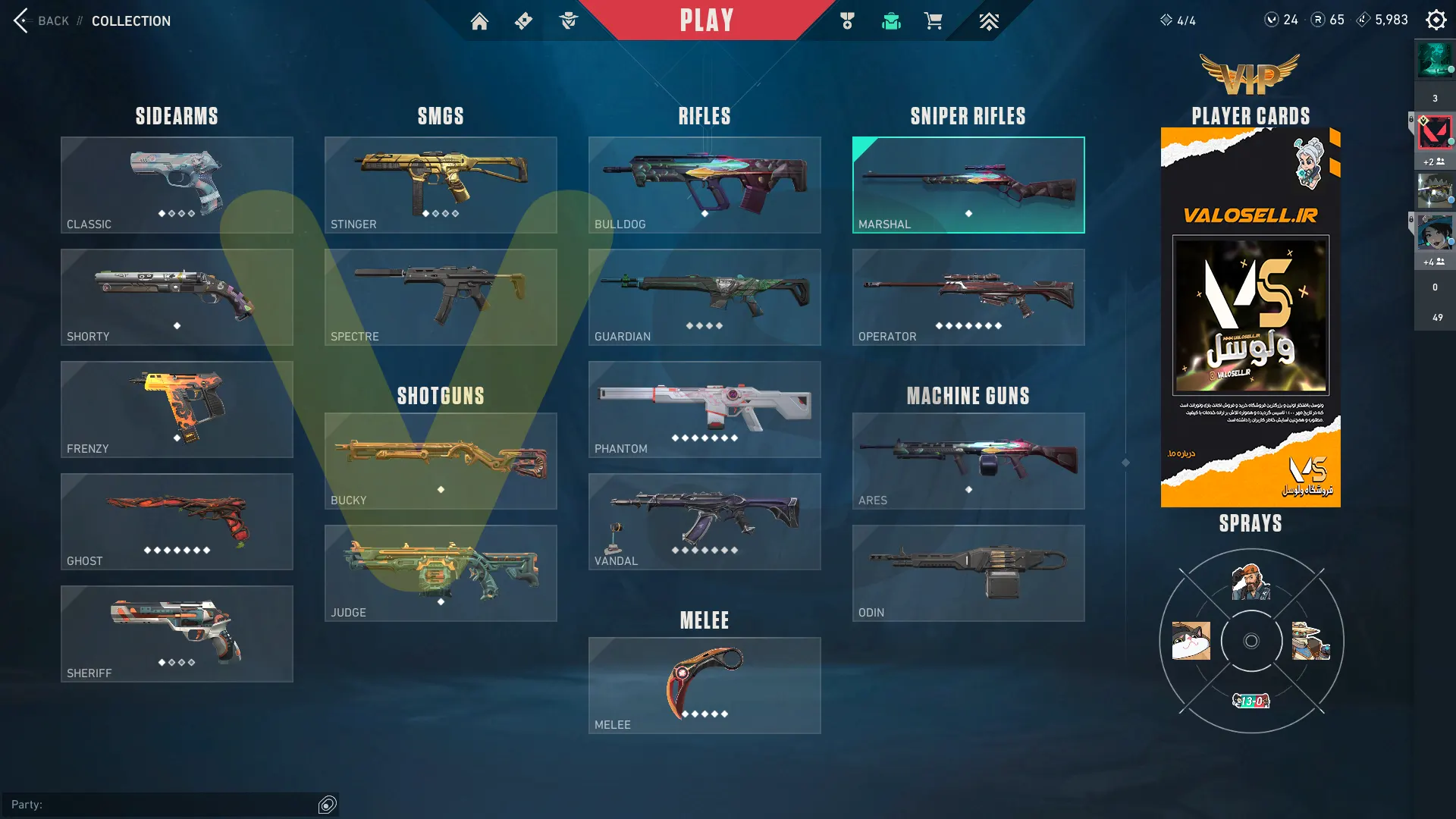The width and height of the screenshot is (1456, 819).
Task: Open the home screen icon
Action: [479, 21]
